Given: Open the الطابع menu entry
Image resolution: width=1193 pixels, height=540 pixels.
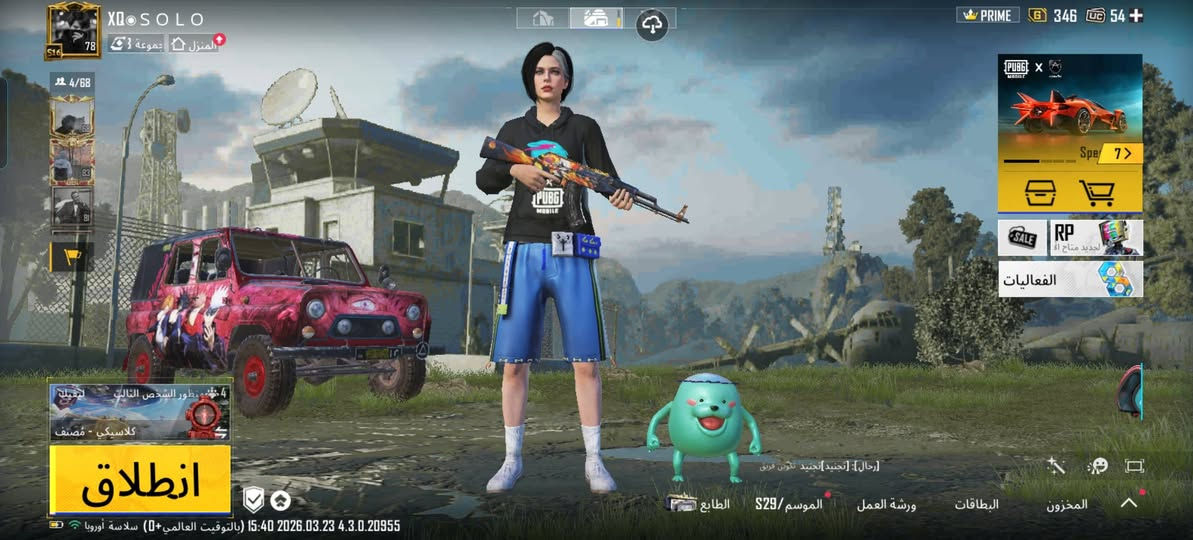Looking at the screenshot, I should tap(699, 504).
